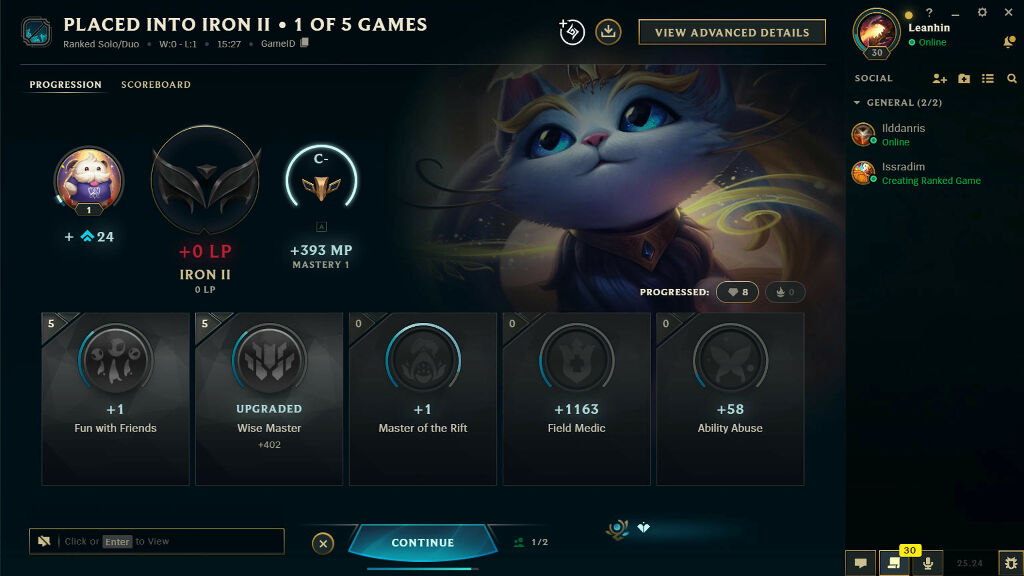Viewport: 1024px width, 576px height.
Task: View the Field Medic challenge card
Action: click(x=576, y=398)
